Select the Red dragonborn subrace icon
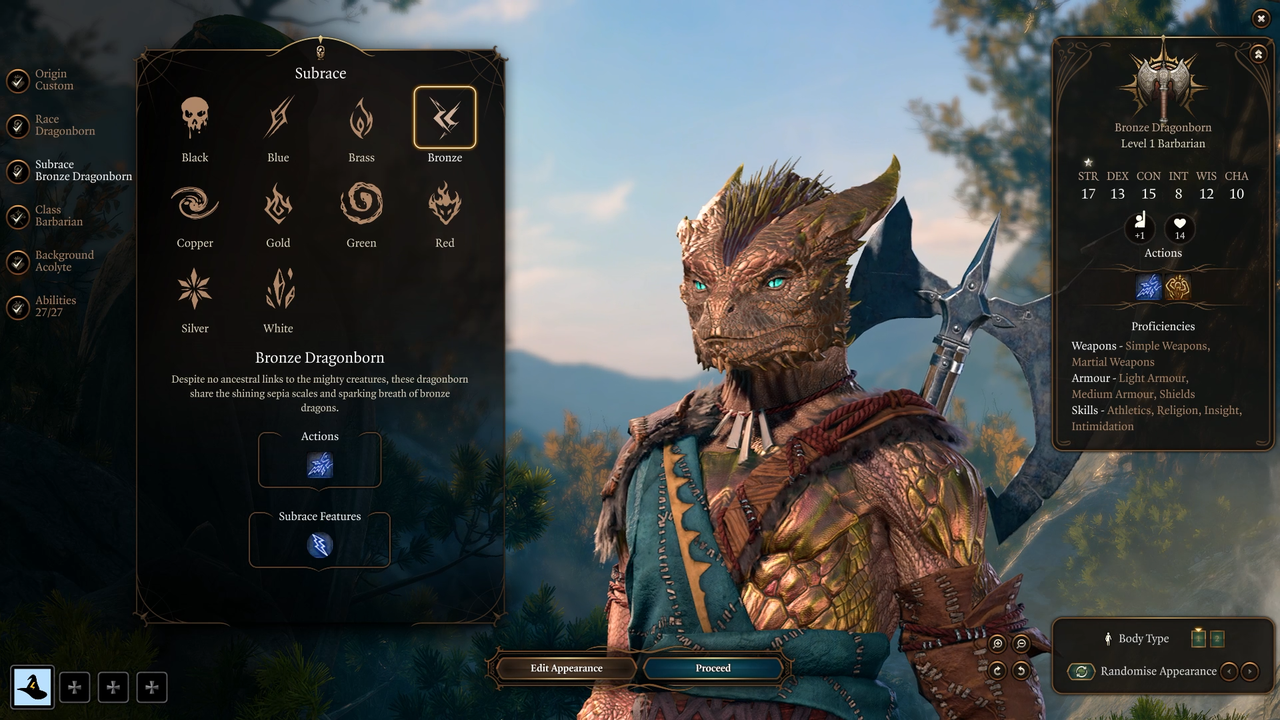 444,203
